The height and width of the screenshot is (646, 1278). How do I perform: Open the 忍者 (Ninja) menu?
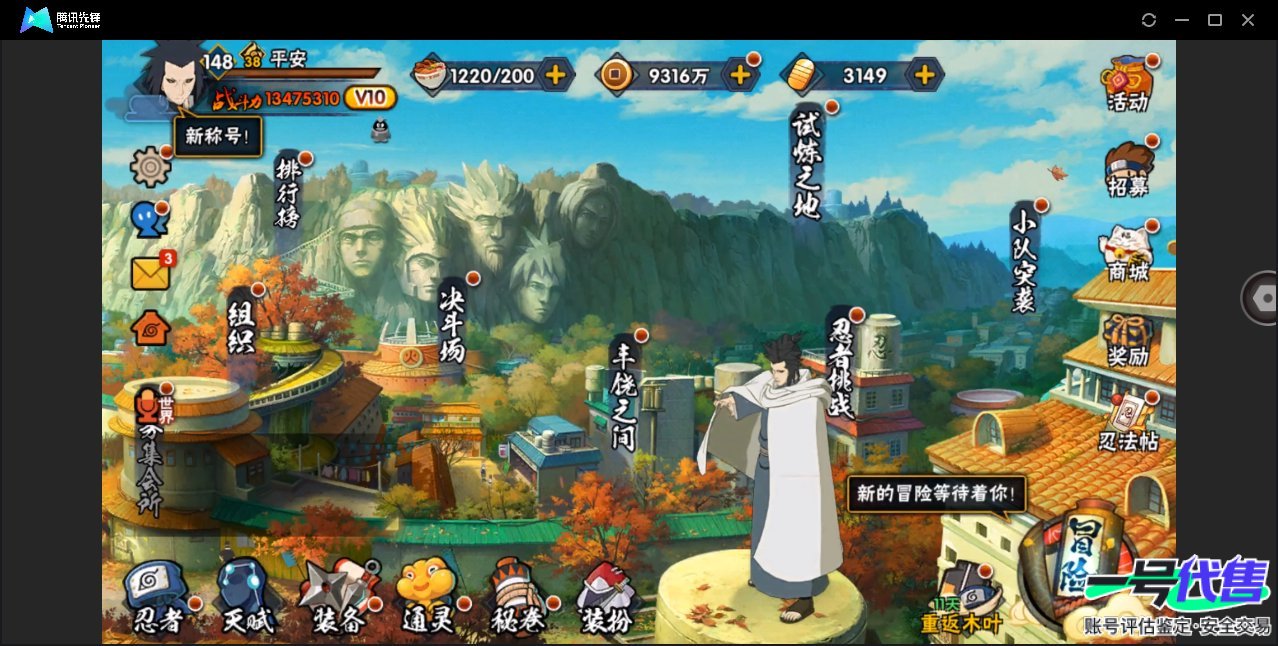click(x=158, y=598)
